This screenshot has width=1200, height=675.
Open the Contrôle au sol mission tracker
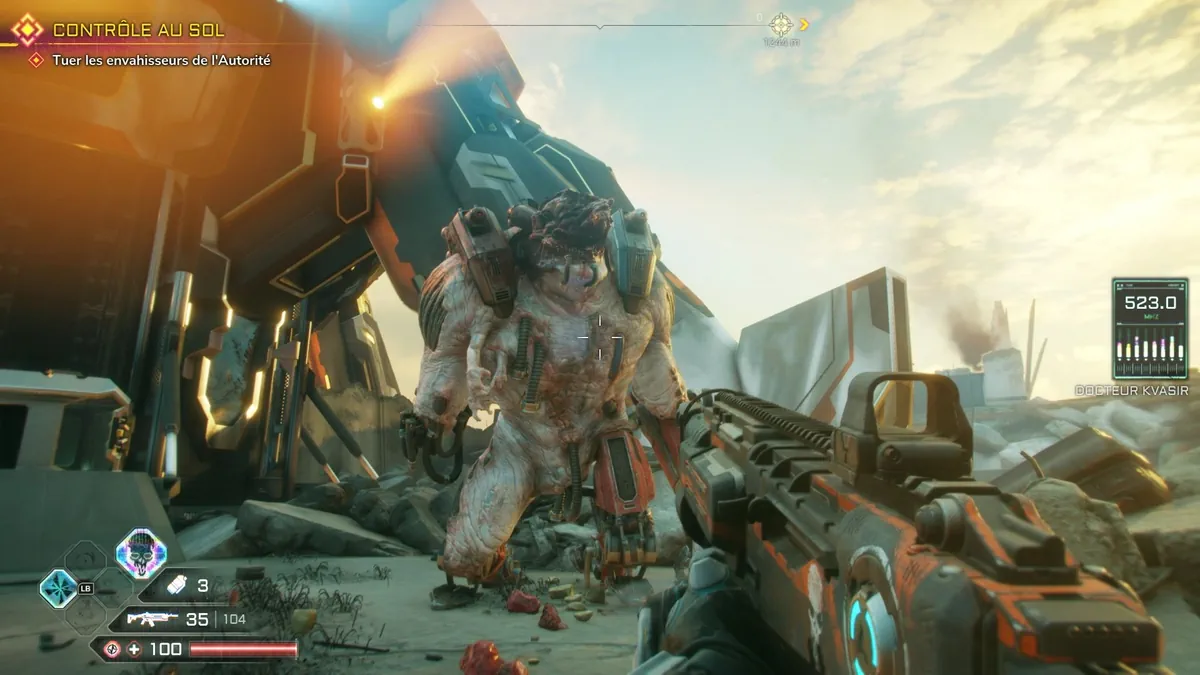[138, 30]
